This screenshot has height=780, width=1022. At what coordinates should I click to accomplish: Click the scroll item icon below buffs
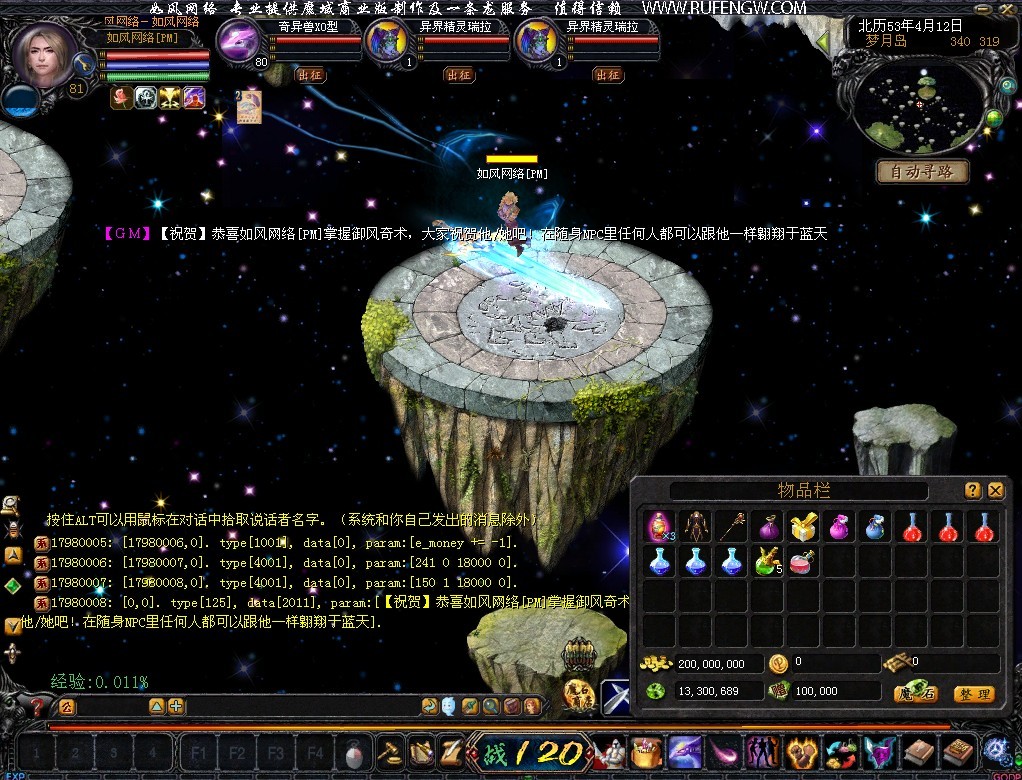coord(248,106)
